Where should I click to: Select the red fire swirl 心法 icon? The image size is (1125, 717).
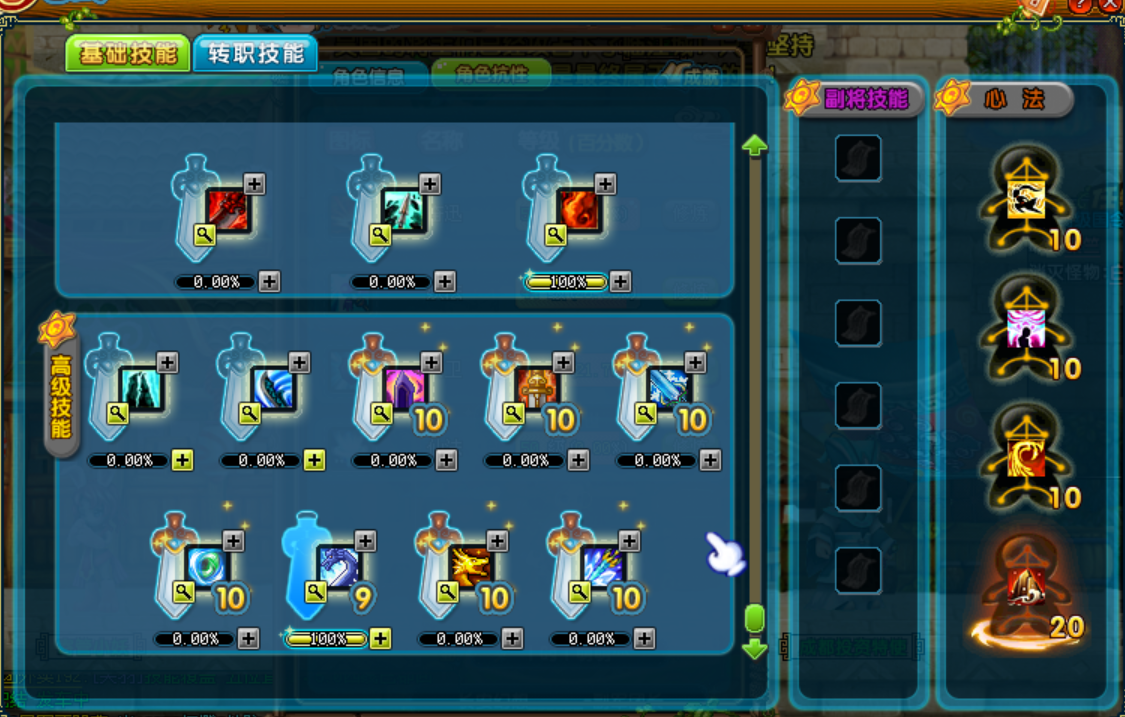pos(1024,457)
